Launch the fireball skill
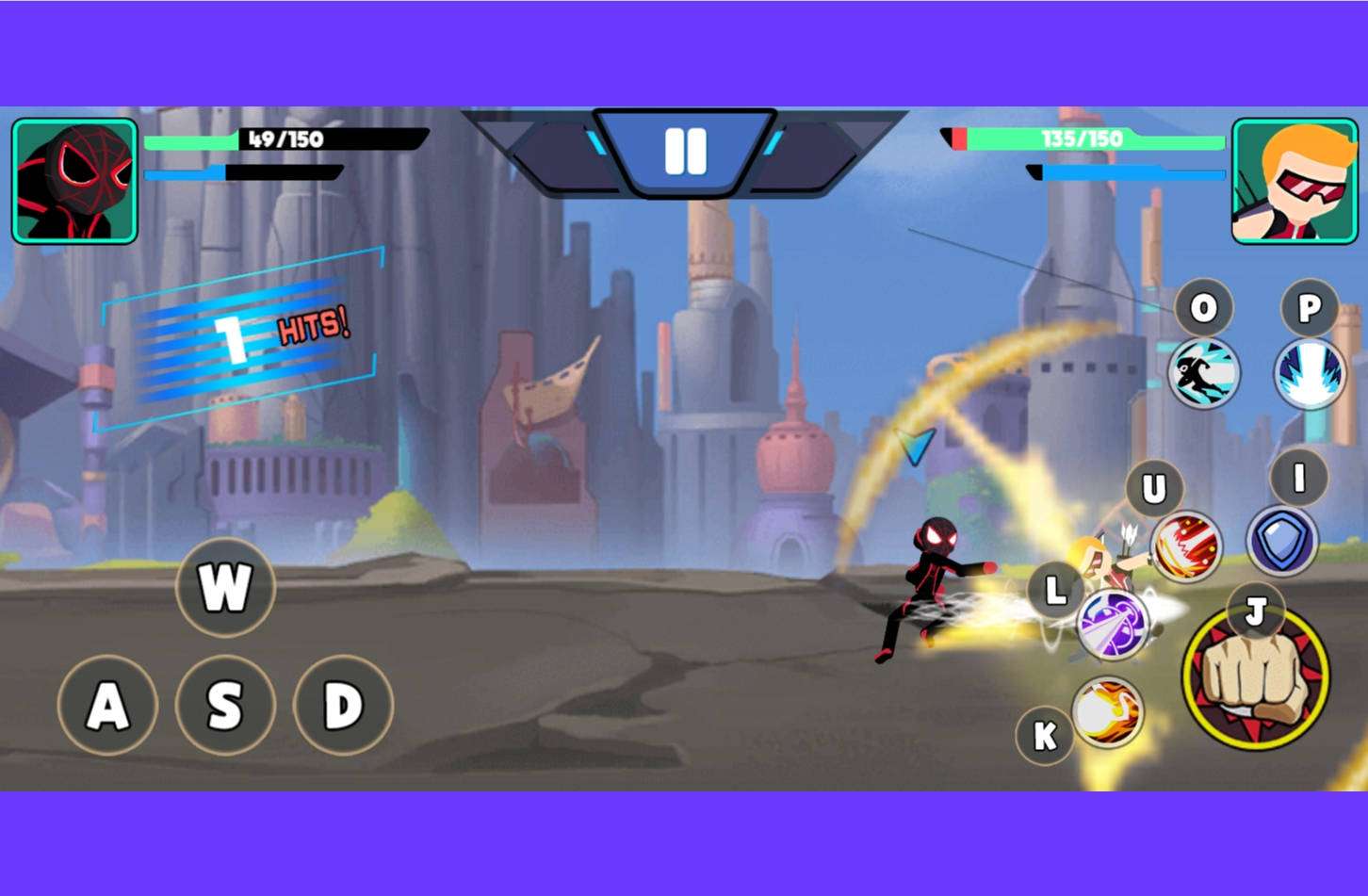1368x896 pixels. click(1107, 712)
